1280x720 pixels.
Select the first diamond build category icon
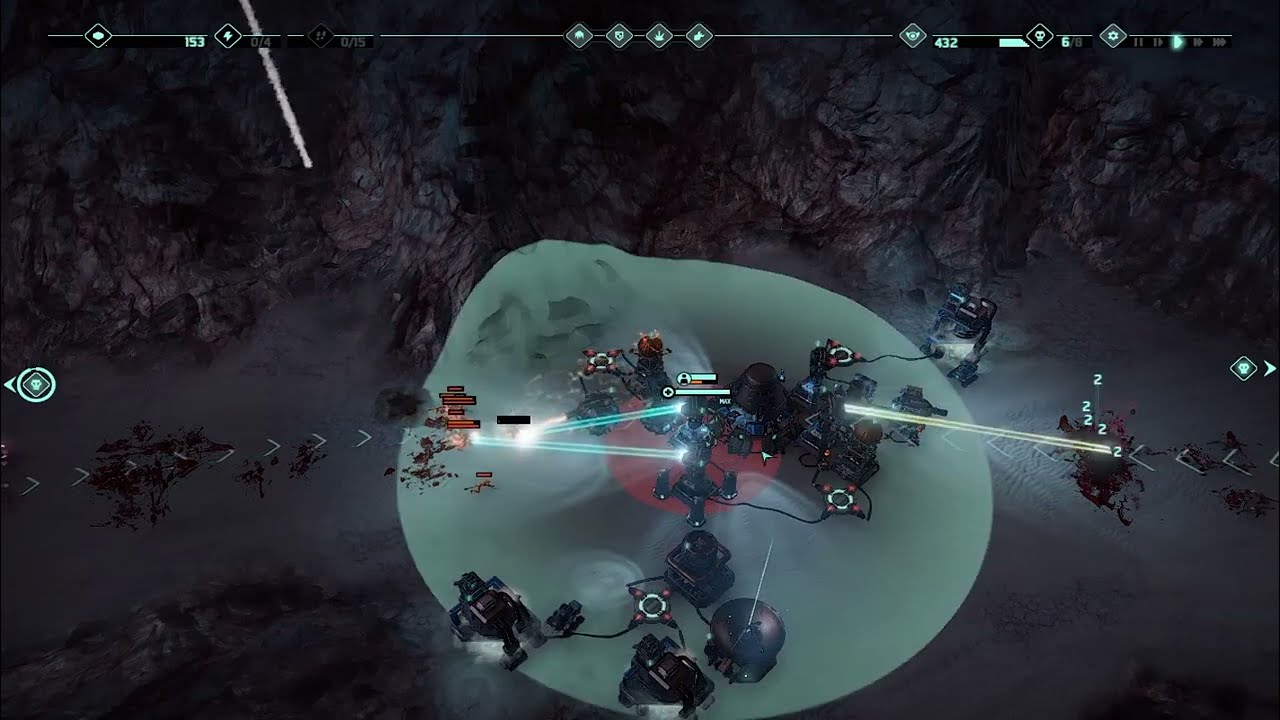click(579, 37)
